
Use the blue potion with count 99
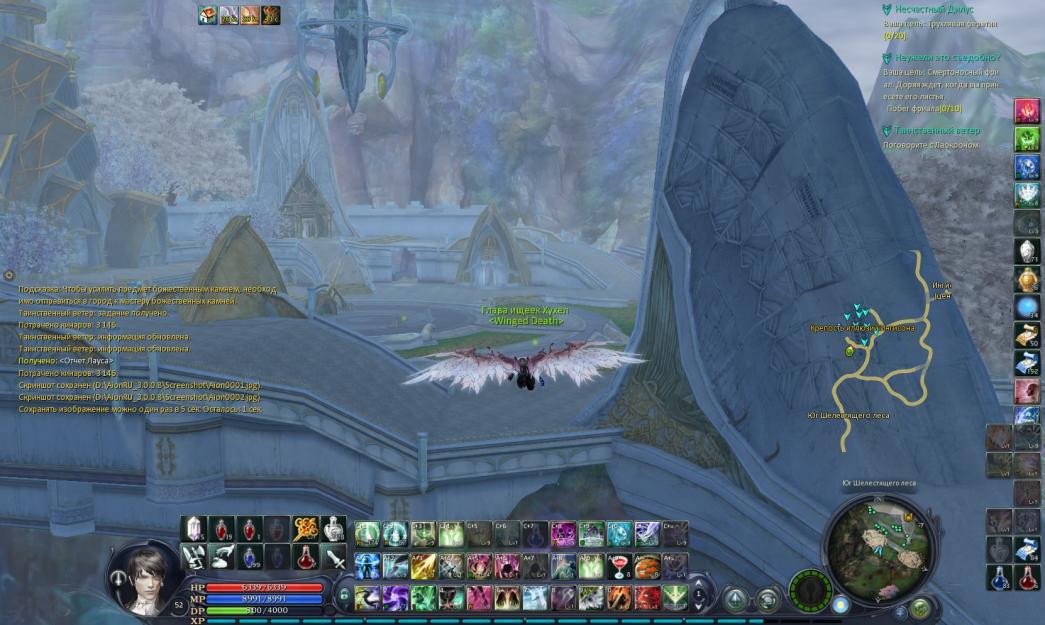[250, 557]
